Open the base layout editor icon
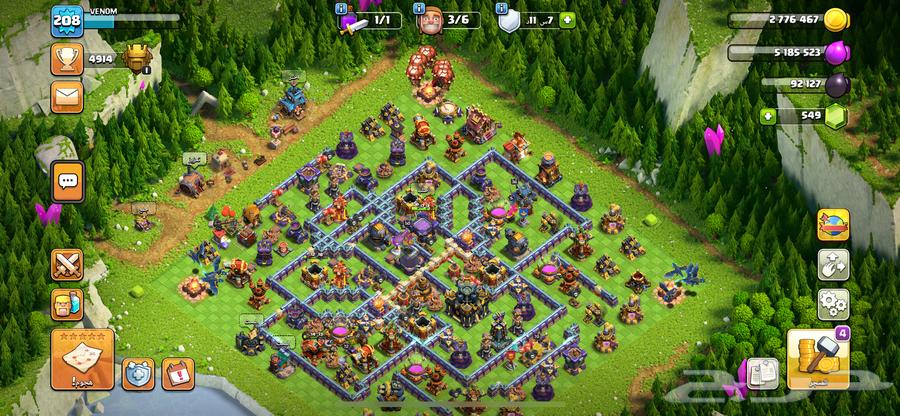Viewport: 900px width, 416px height. 763,372
